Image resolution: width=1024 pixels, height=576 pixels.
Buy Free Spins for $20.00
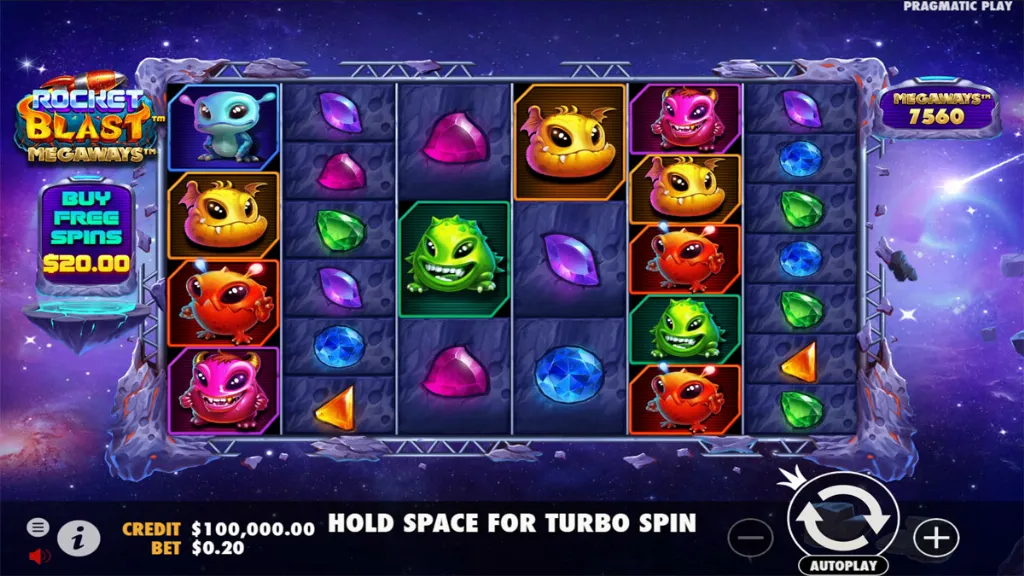(86, 232)
